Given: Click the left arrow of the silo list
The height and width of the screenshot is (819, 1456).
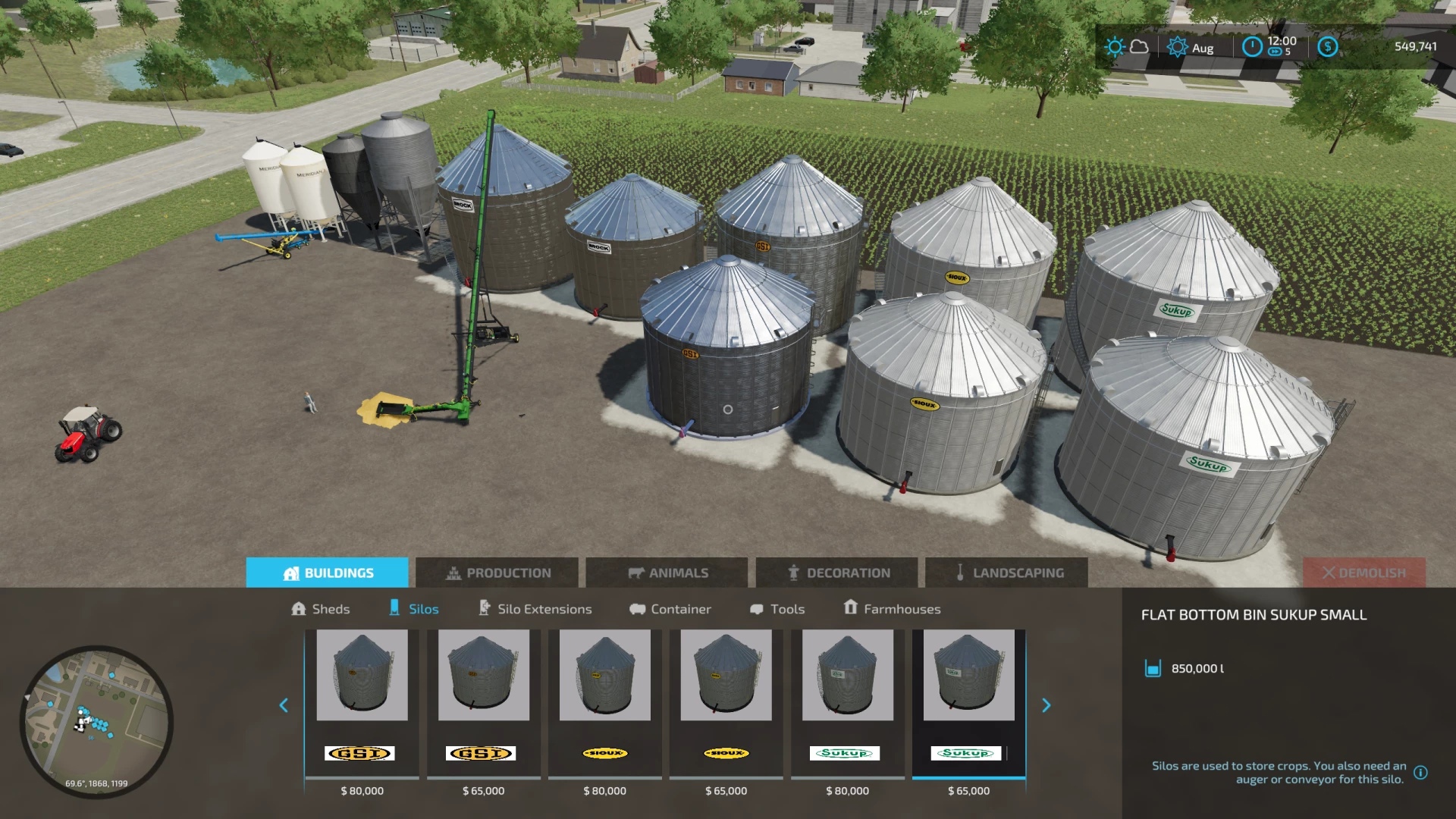Looking at the screenshot, I should (x=284, y=705).
